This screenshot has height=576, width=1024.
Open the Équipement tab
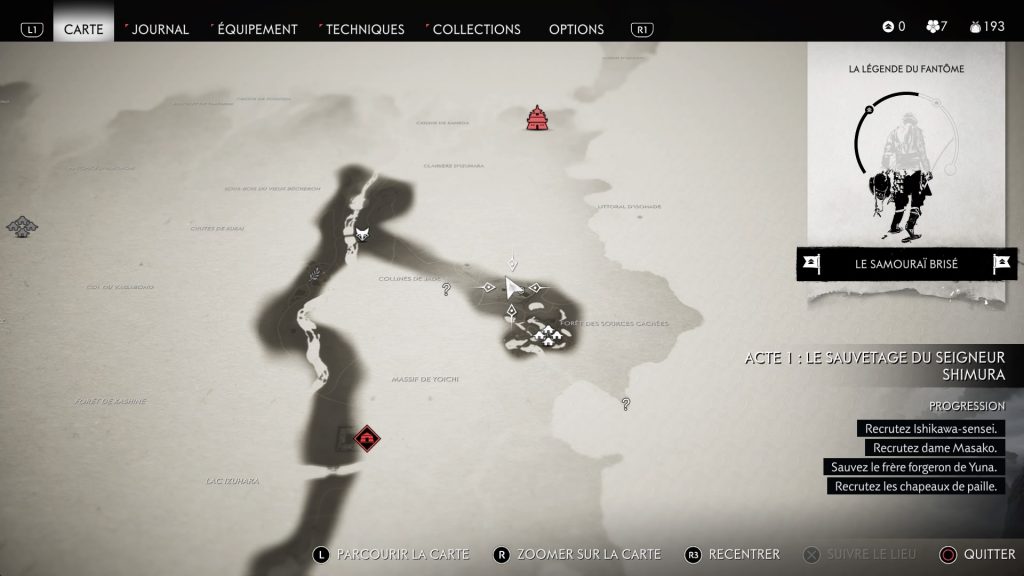pyautogui.click(x=257, y=29)
